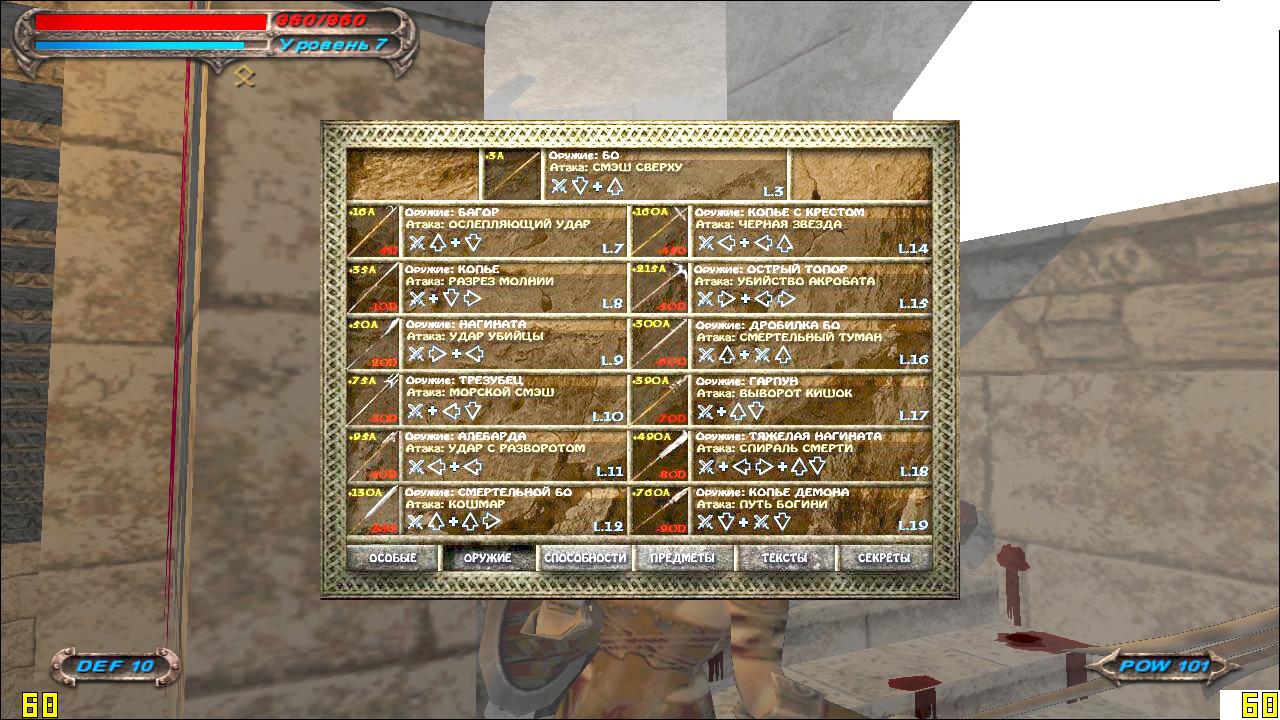This screenshot has width=1280, height=720.
Task: Show the ПРЕДМЕТЫ tab
Action: [683, 558]
